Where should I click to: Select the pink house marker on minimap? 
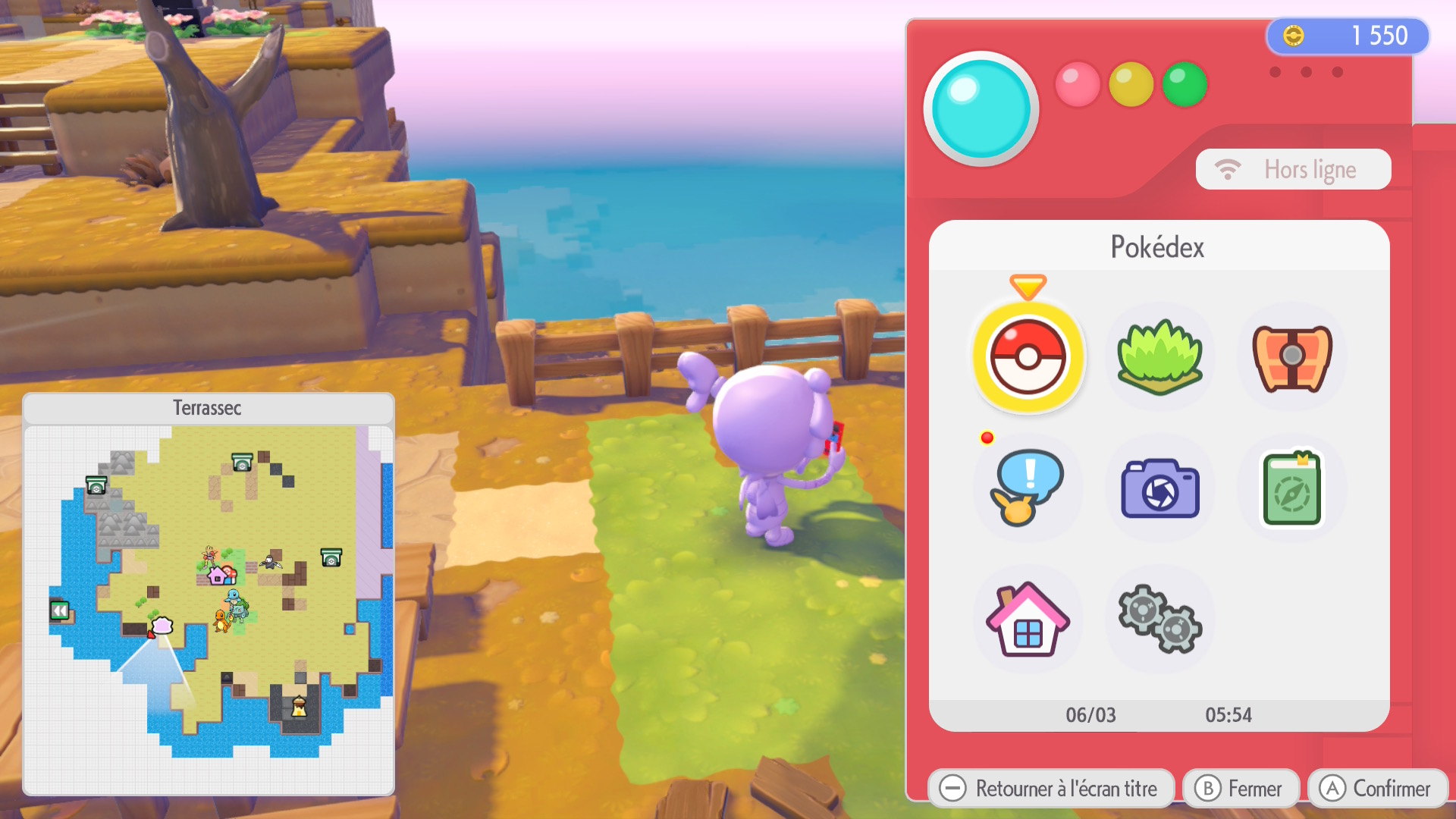[x=218, y=576]
